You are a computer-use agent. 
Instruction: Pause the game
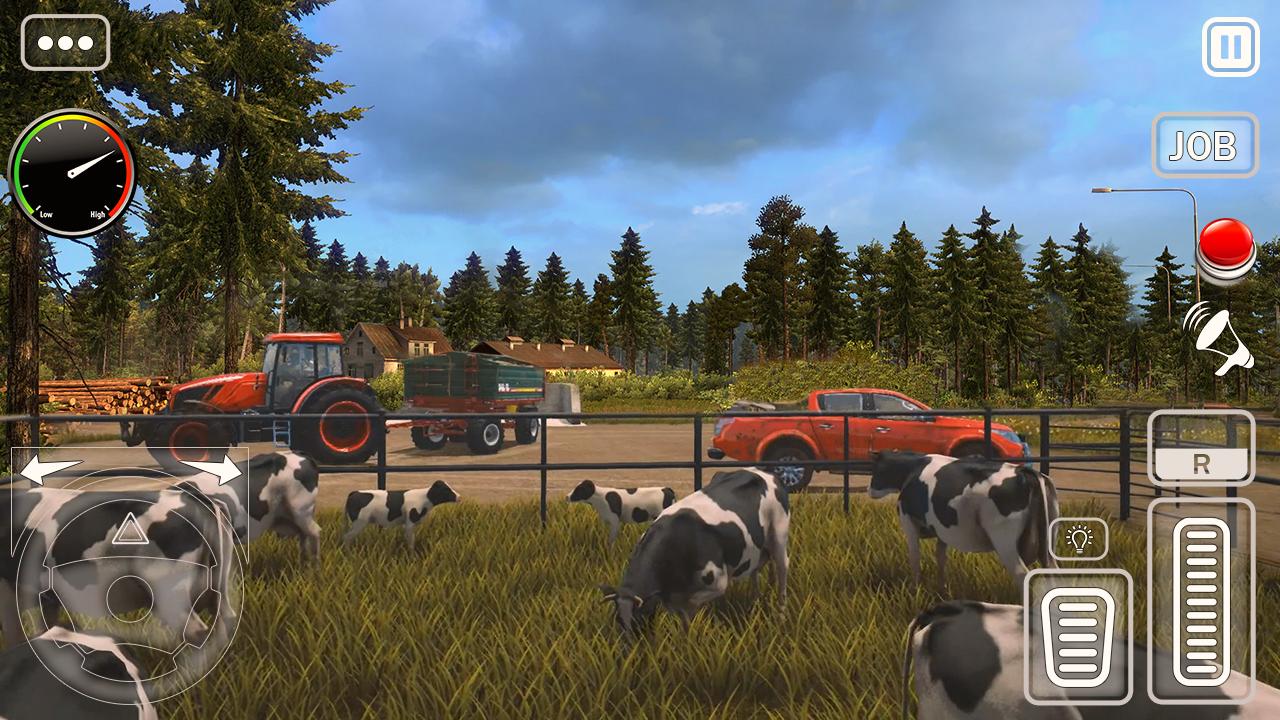pyautogui.click(x=1230, y=47)
